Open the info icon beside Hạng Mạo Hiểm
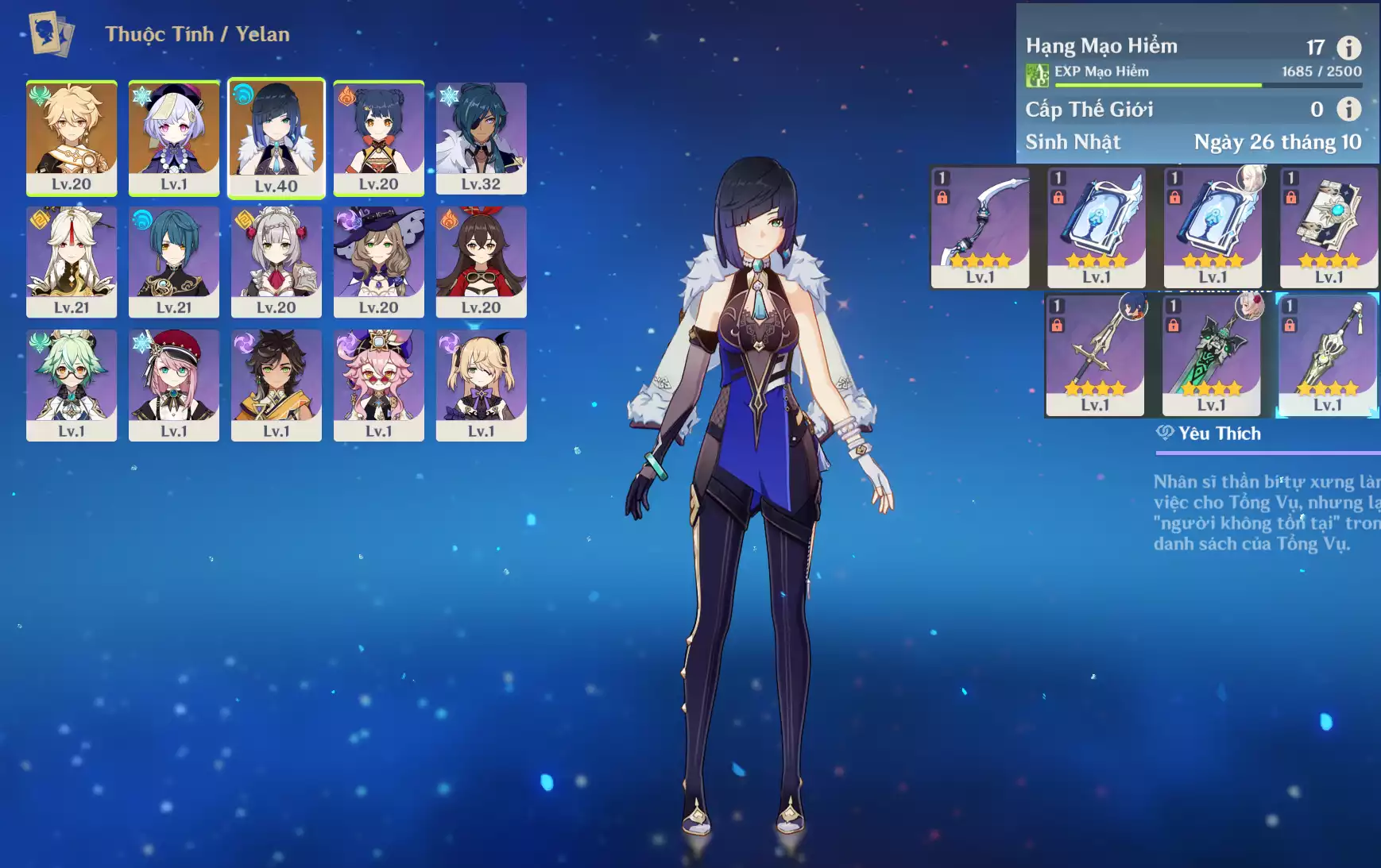Image resolution: width=1381 pixels, height=868 pixels. click(x=1348, y=48)
